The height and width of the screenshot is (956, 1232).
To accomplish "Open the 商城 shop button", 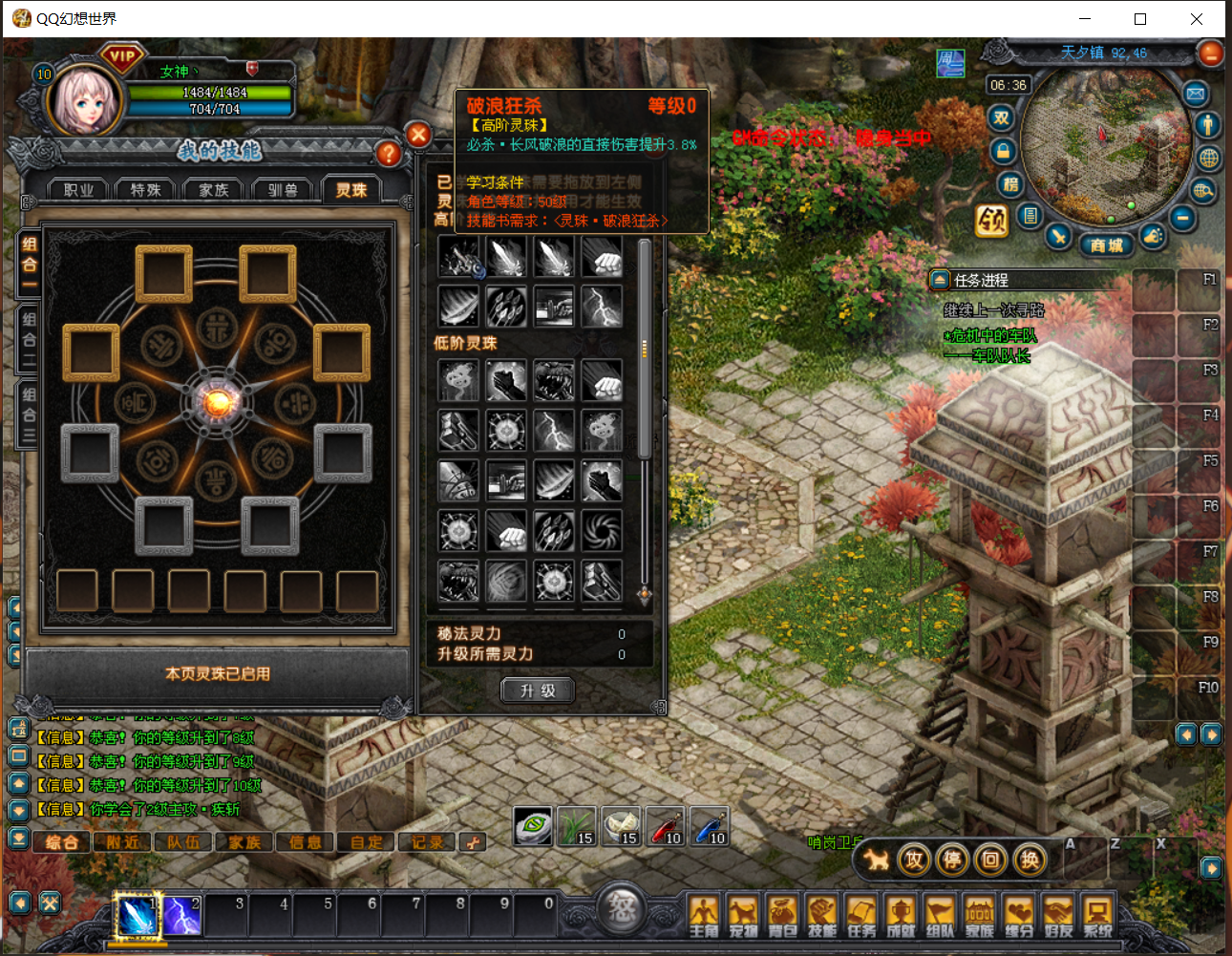I will tap(1107, 245).
